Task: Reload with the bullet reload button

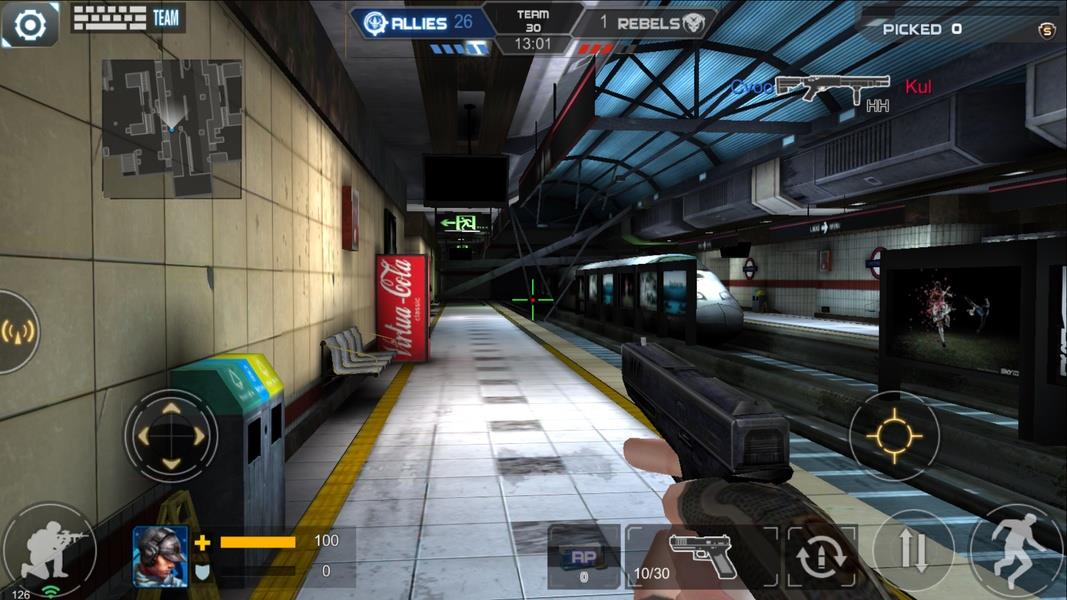Action: point(820,556)
